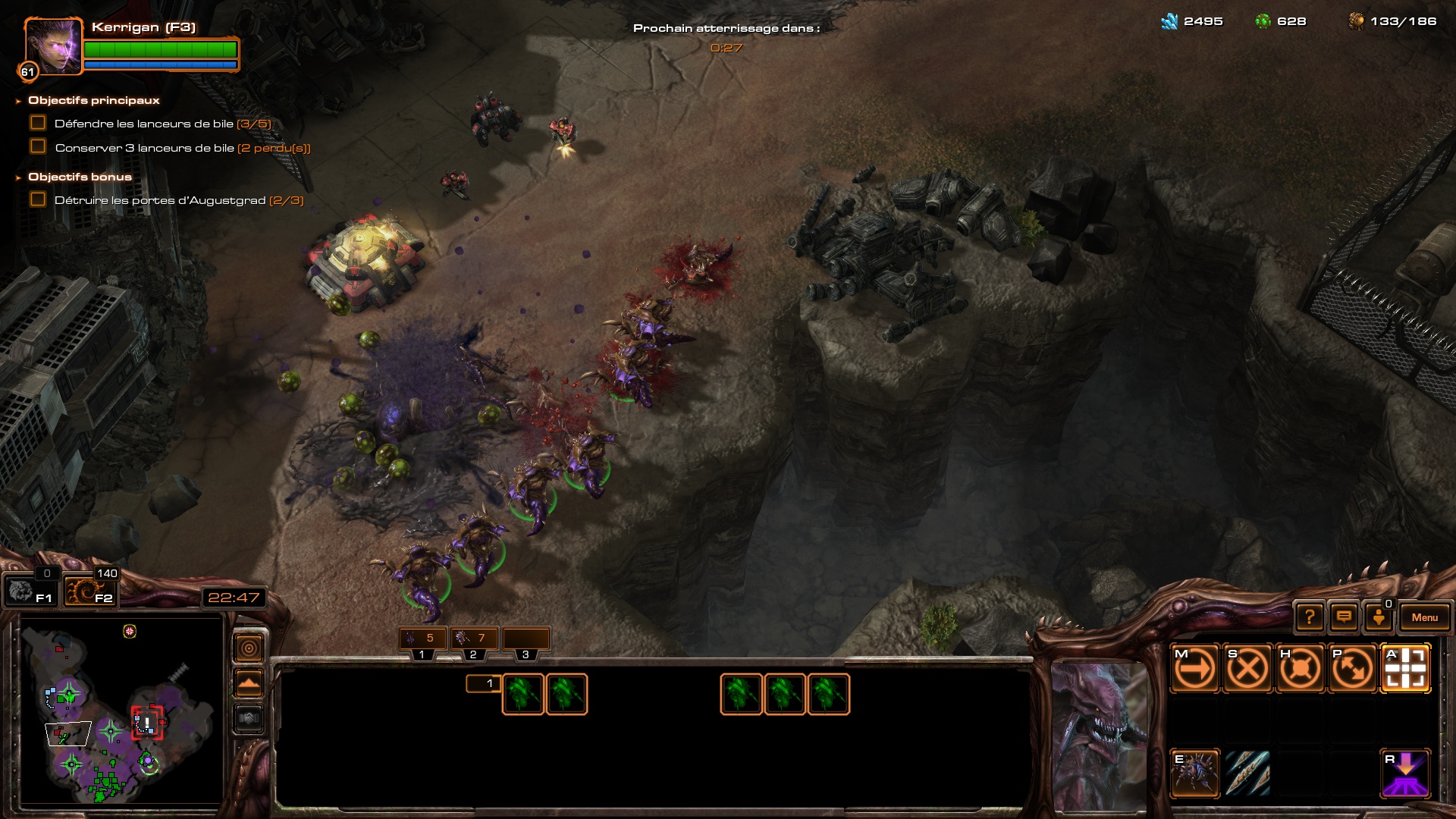Open the chat message log button

(x=1344, y=617)
